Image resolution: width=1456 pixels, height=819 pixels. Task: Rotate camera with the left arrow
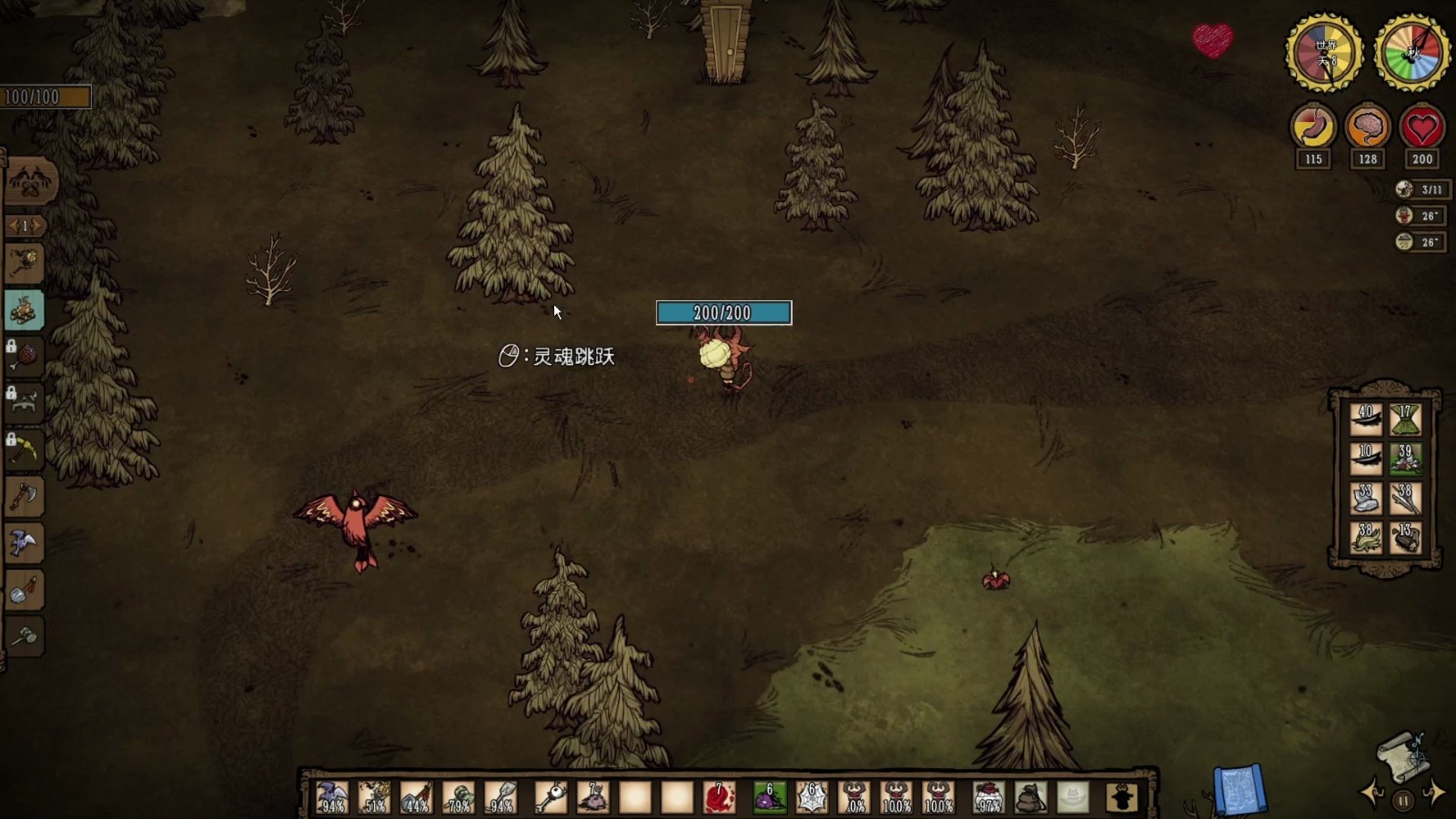[1372, 793]
